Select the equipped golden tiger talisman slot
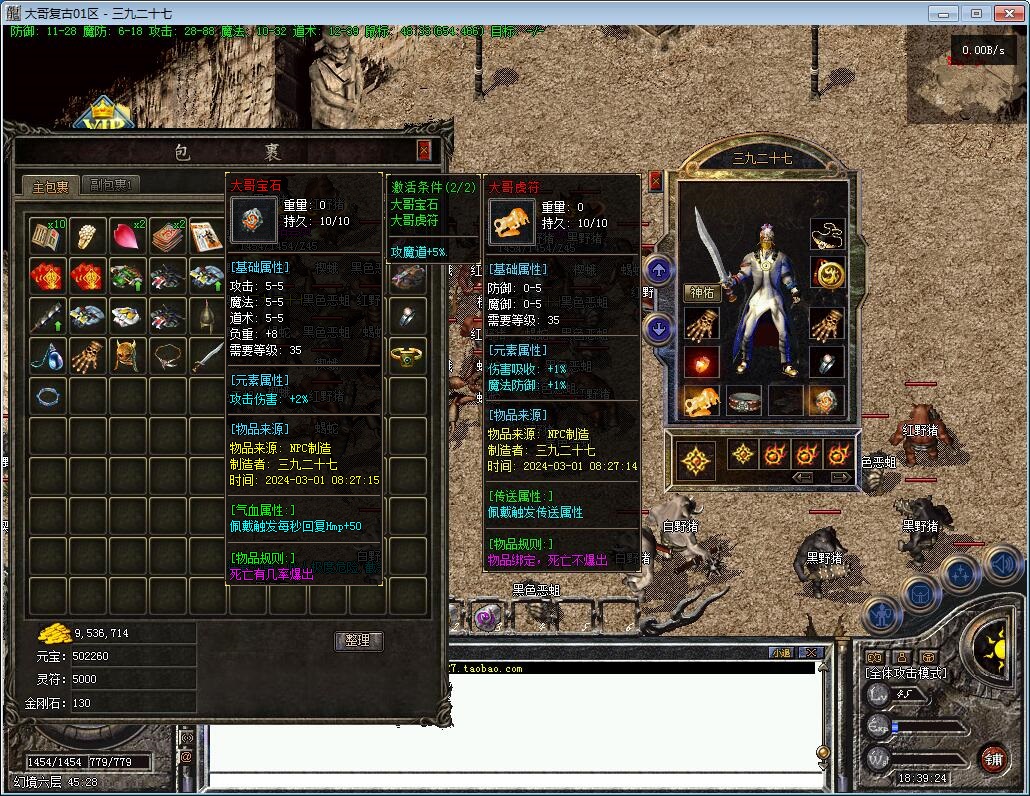The width and height of the screenshot is (1030, 796). pyautogui.click(x=700, y=401)
